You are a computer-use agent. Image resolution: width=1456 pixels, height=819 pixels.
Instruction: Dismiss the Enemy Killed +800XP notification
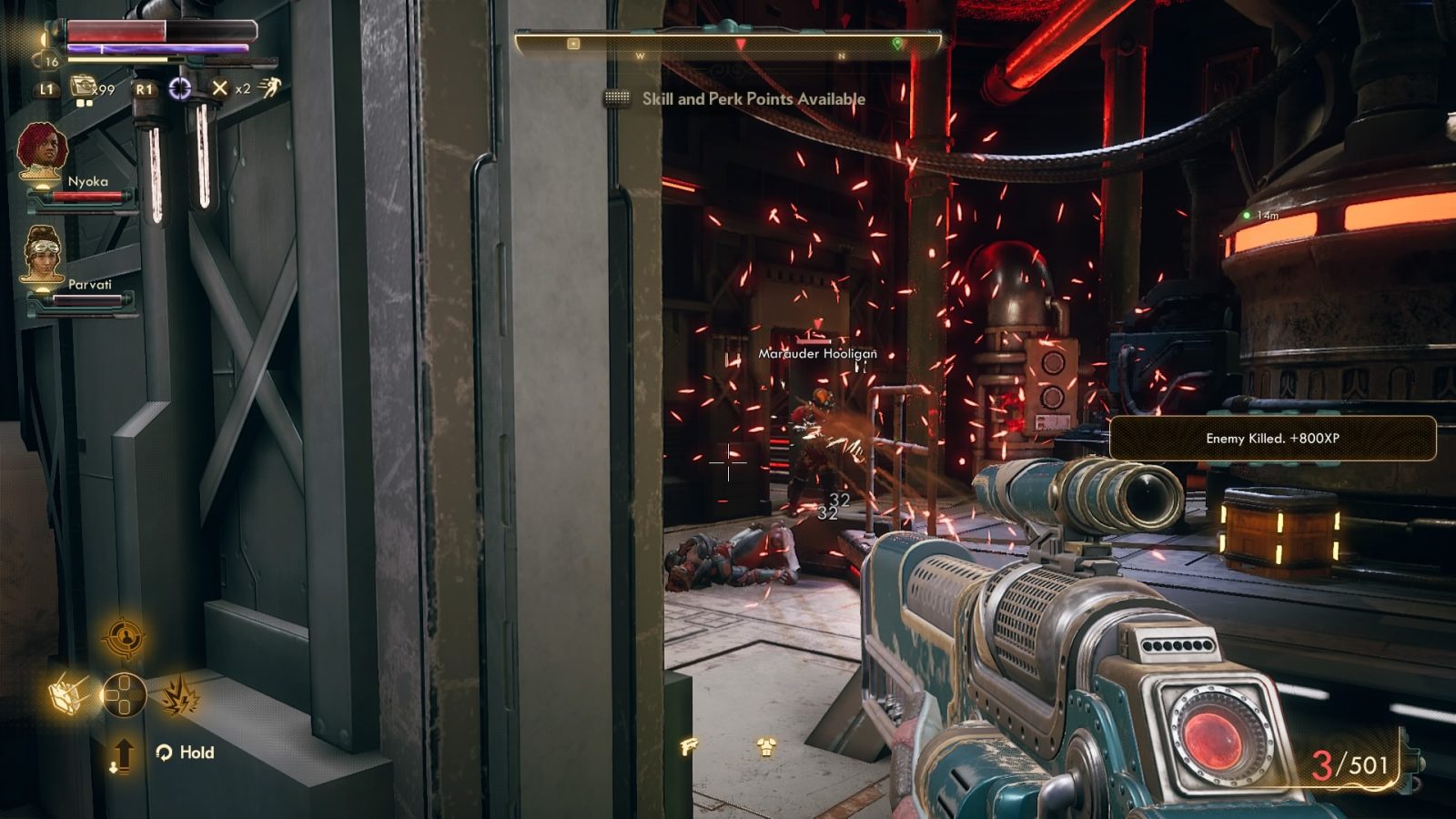(1272, 438)
